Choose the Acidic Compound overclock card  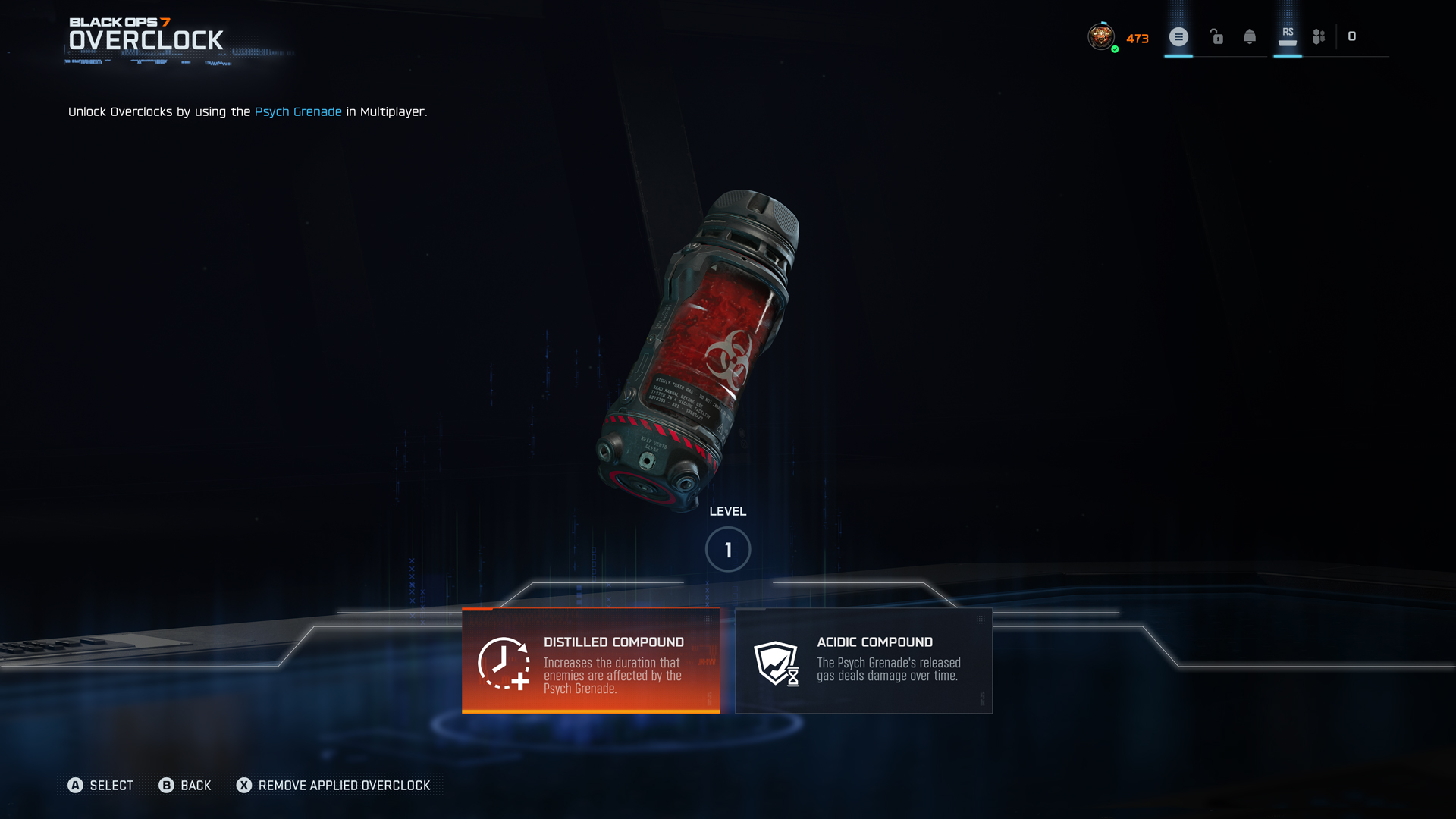coord(864,661)
